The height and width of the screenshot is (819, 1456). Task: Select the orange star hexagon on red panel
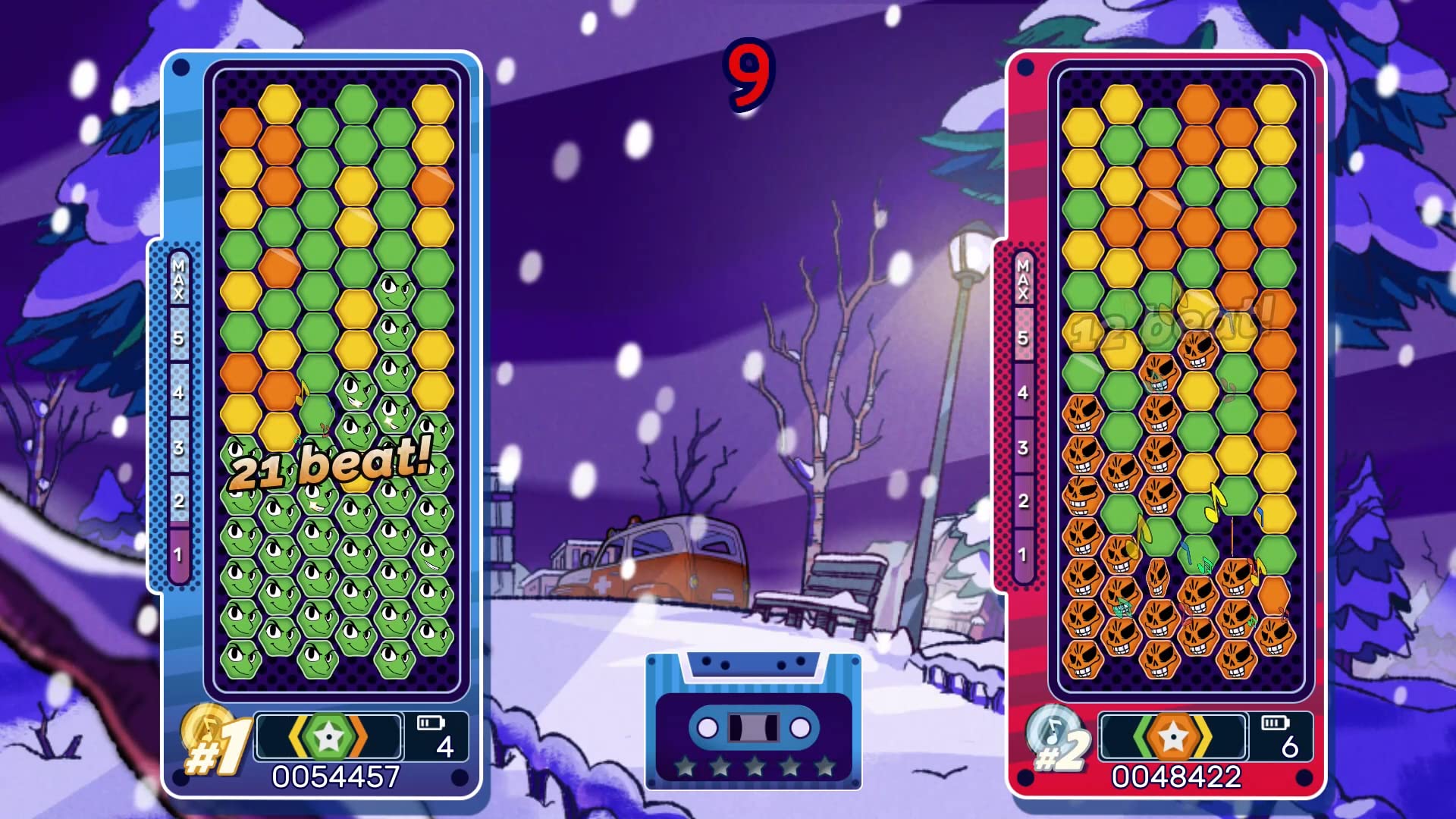point(1172,736)
